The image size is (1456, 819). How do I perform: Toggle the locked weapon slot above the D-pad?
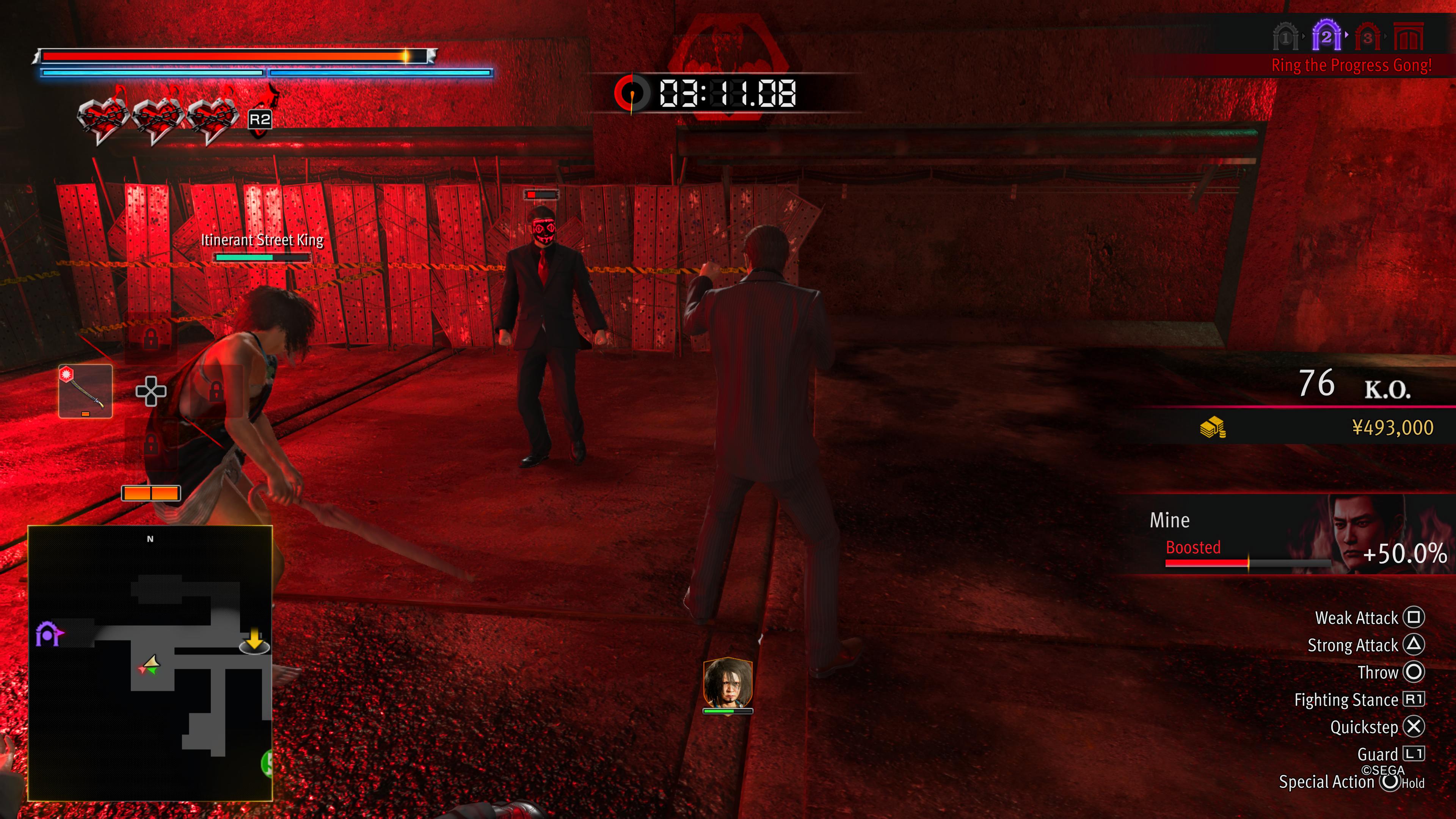(151, 339)
